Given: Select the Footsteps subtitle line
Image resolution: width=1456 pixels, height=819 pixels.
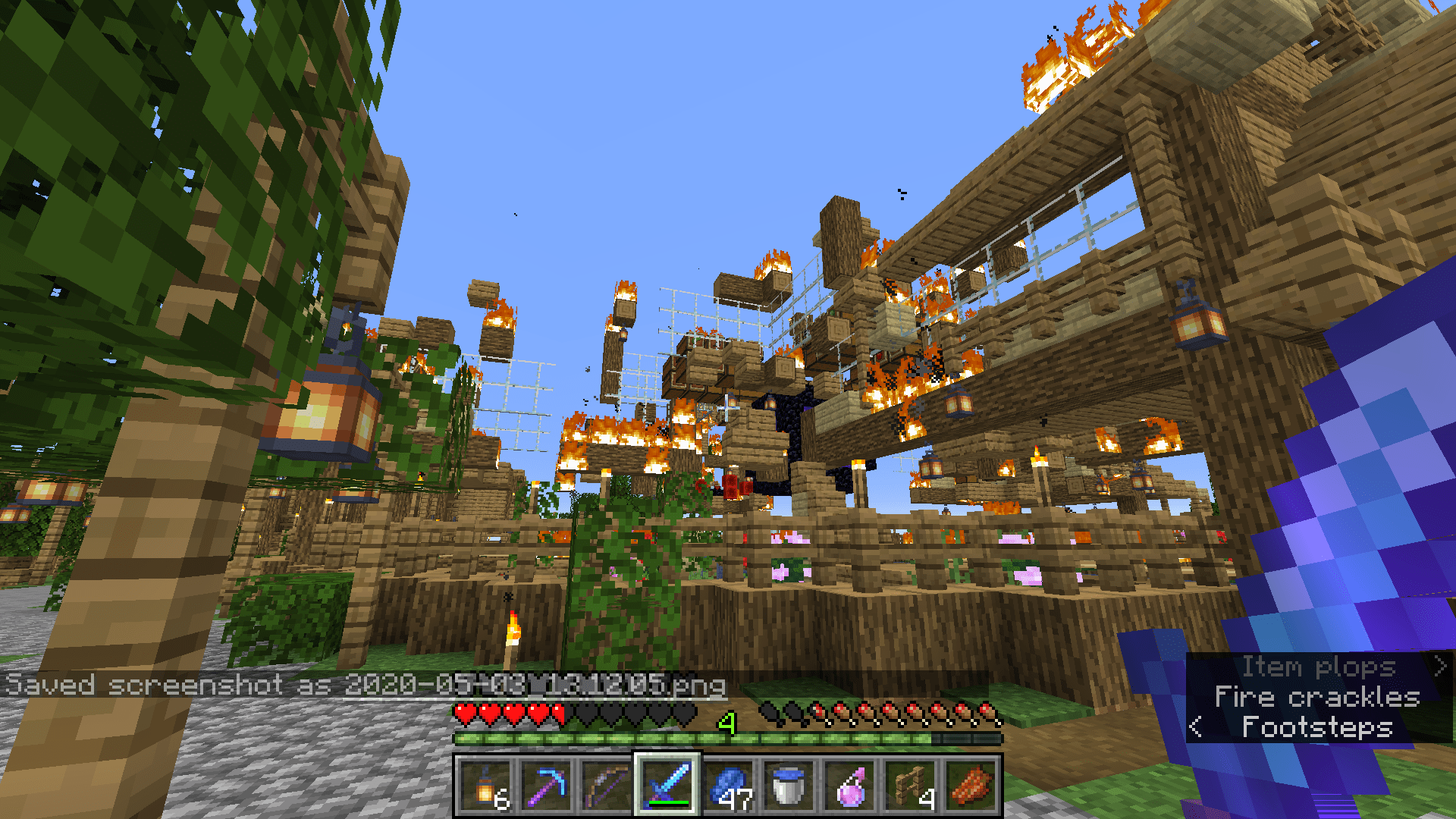Looking at the screenshot, I should pyautogui.click(x=1317, y=727).
